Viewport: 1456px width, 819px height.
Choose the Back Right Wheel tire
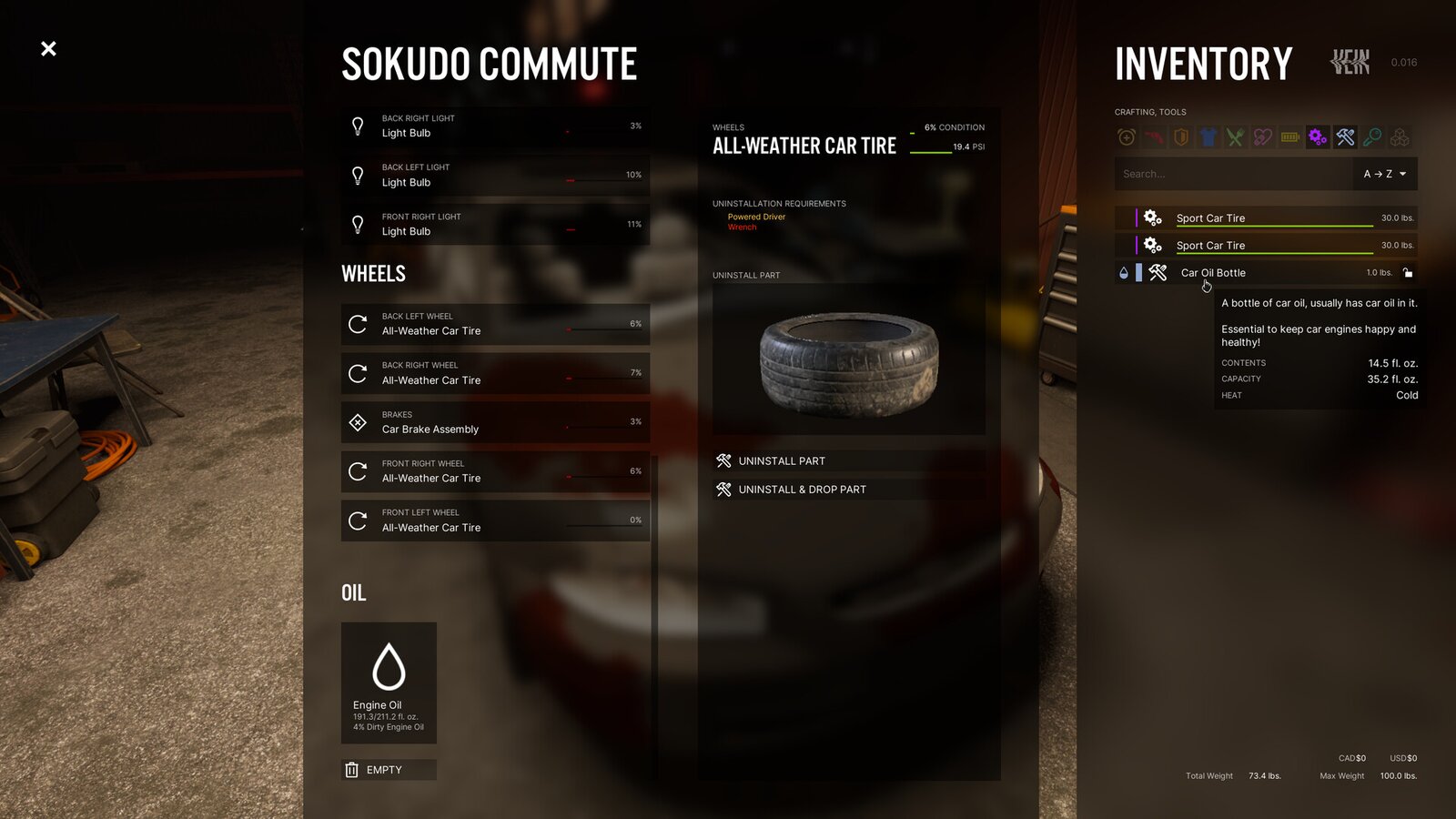(495, 373)
